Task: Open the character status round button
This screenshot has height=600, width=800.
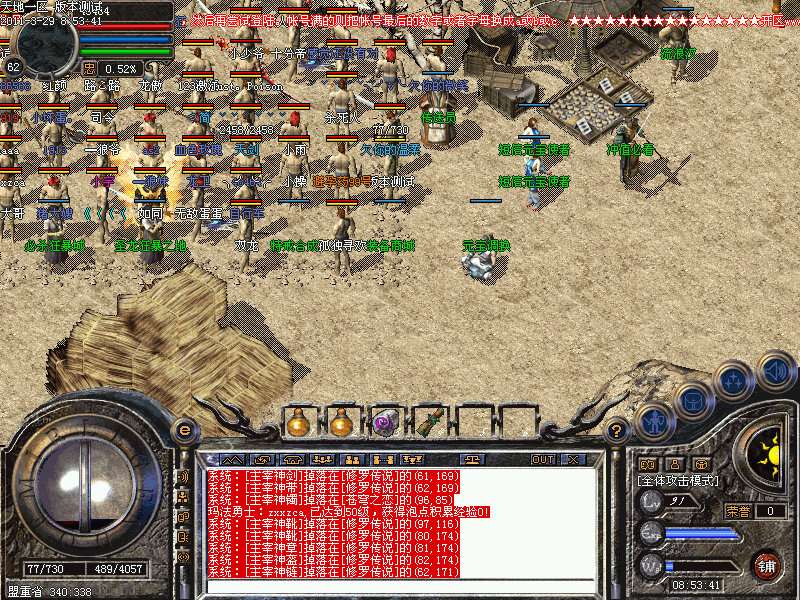Action: click(653, 421)
